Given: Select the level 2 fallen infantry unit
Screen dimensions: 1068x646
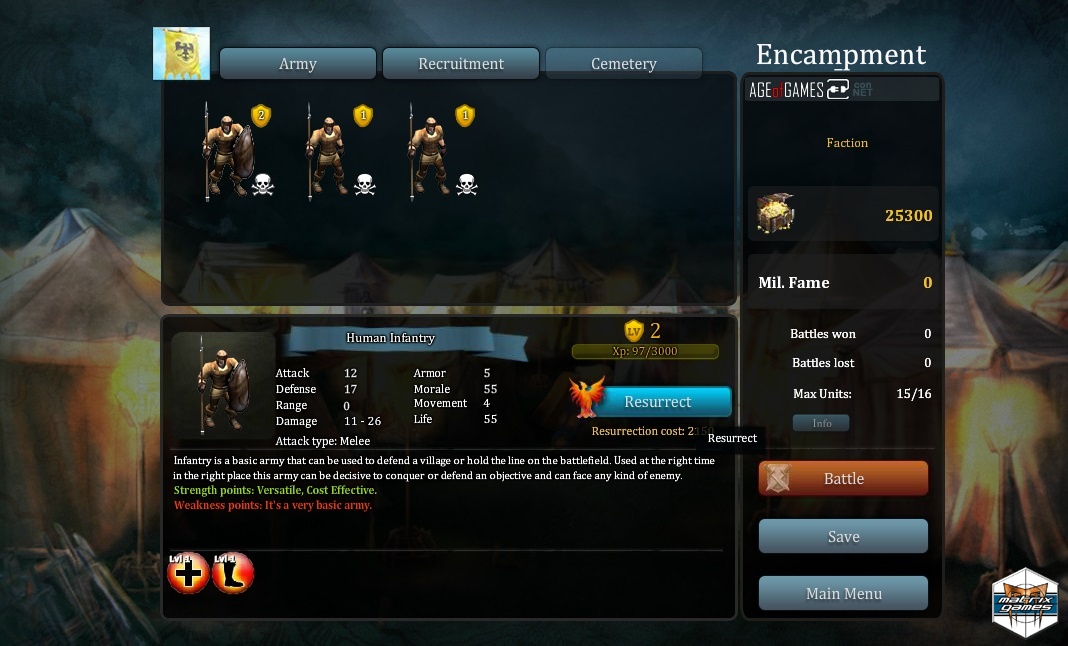Looking at the screenshot, I should [x=229, y=152].
